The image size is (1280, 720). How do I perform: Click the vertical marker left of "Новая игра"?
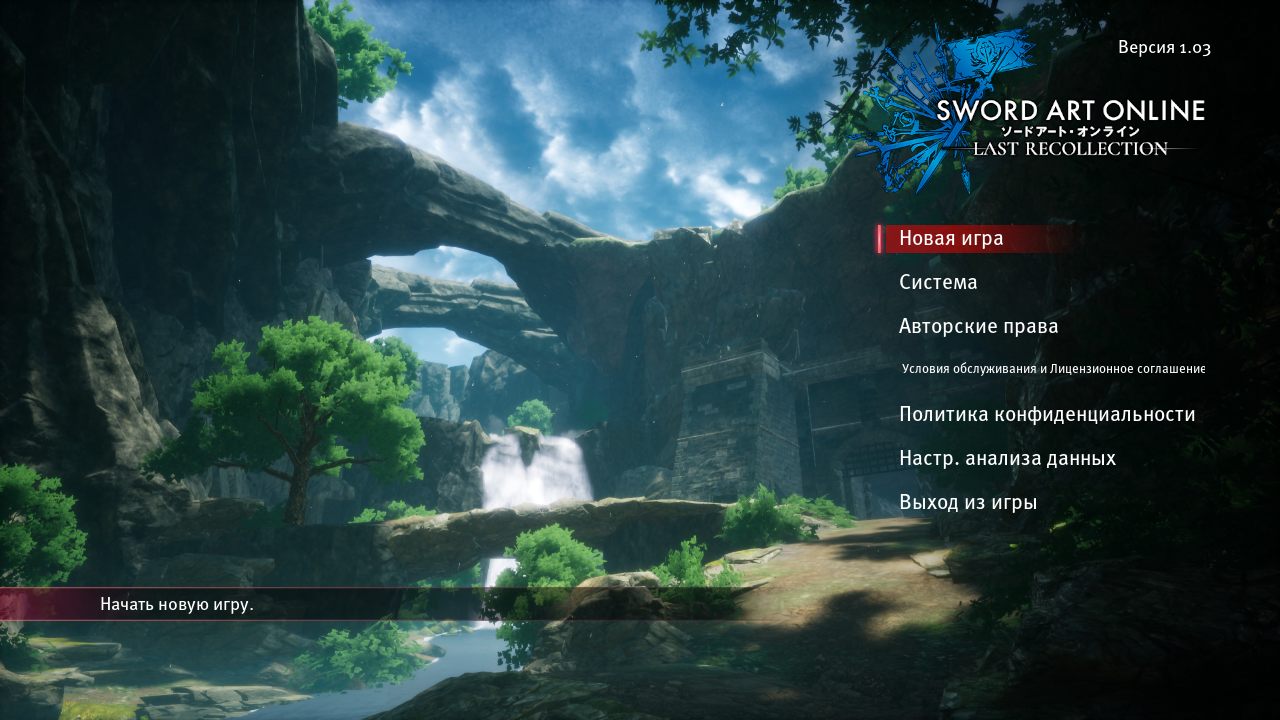(x=880, y=238)
